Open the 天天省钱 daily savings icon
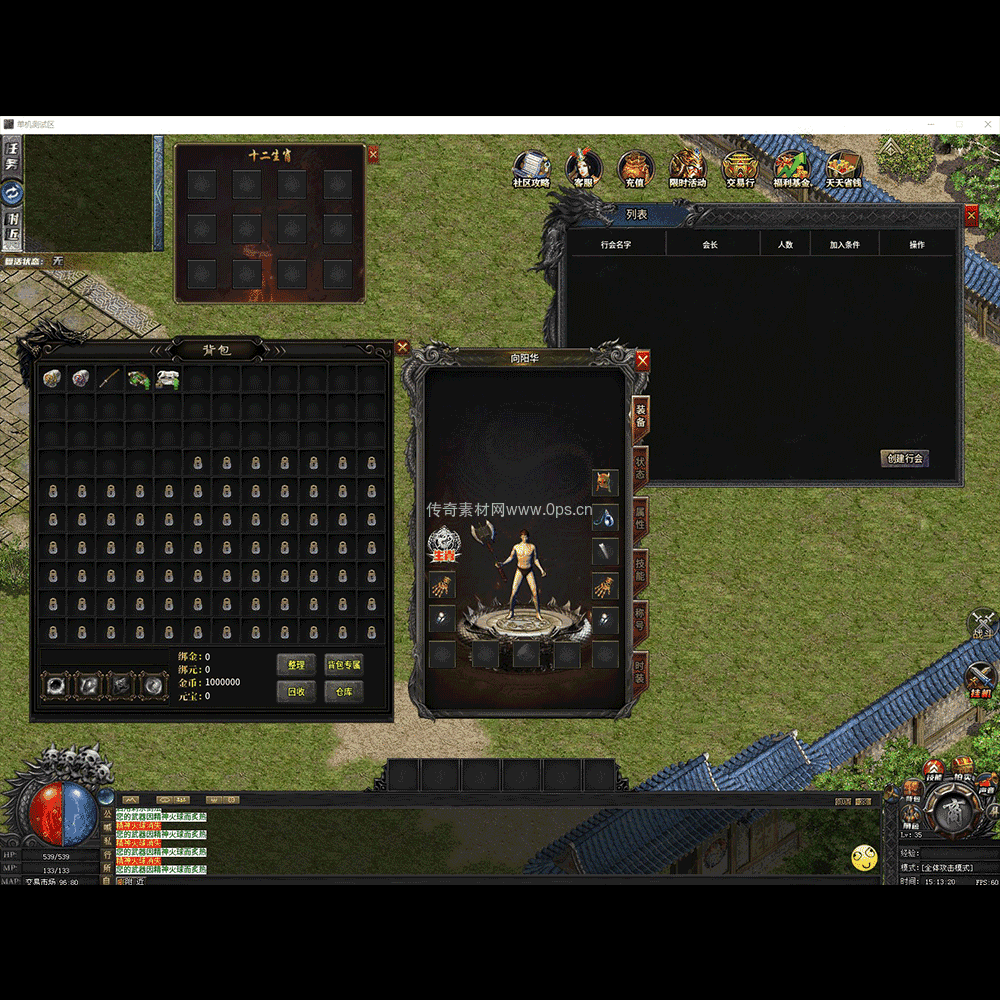This screenshot has height=1000, width=1000. (843, 167)
